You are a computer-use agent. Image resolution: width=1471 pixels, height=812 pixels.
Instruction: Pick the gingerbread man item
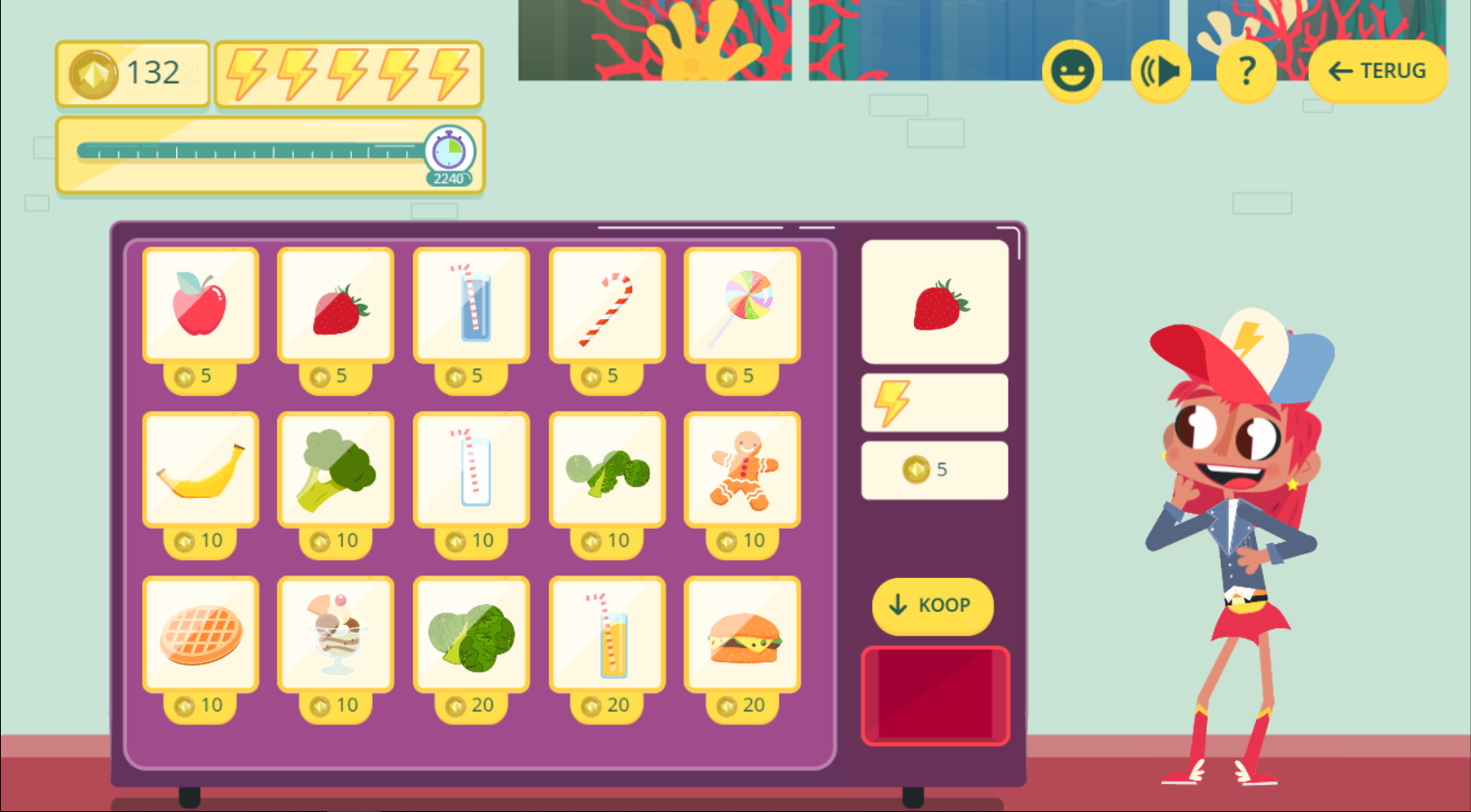pyautogui.click(x=741, y=469)
